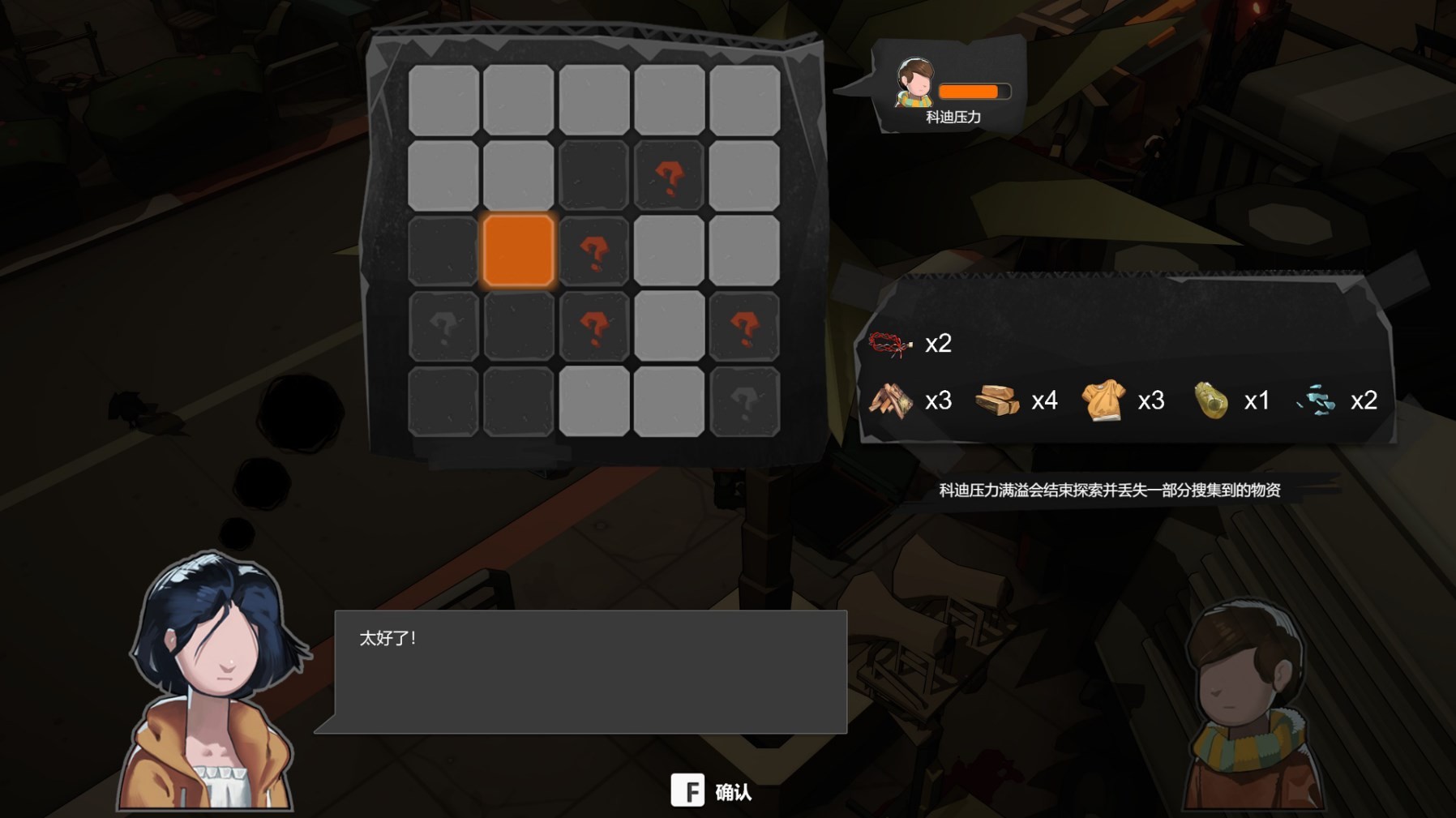The width and height of the screenshot is (1456, 818).
Task: Reveal the red question tile beside the orange tile
Action: 594,252
